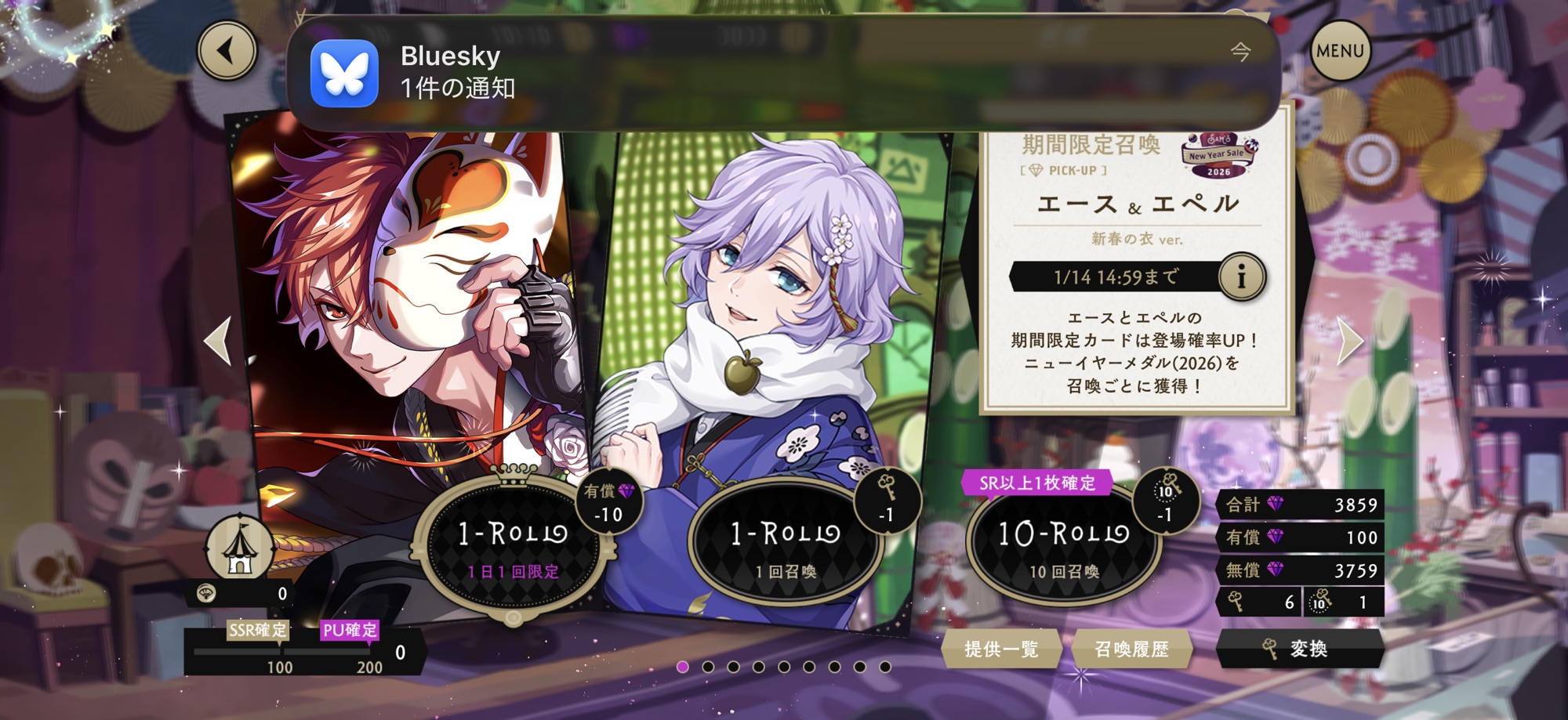Do the paid-gem daily 1-Roll summon
The width and height of the screenshot is (1568, 720).
512,546
